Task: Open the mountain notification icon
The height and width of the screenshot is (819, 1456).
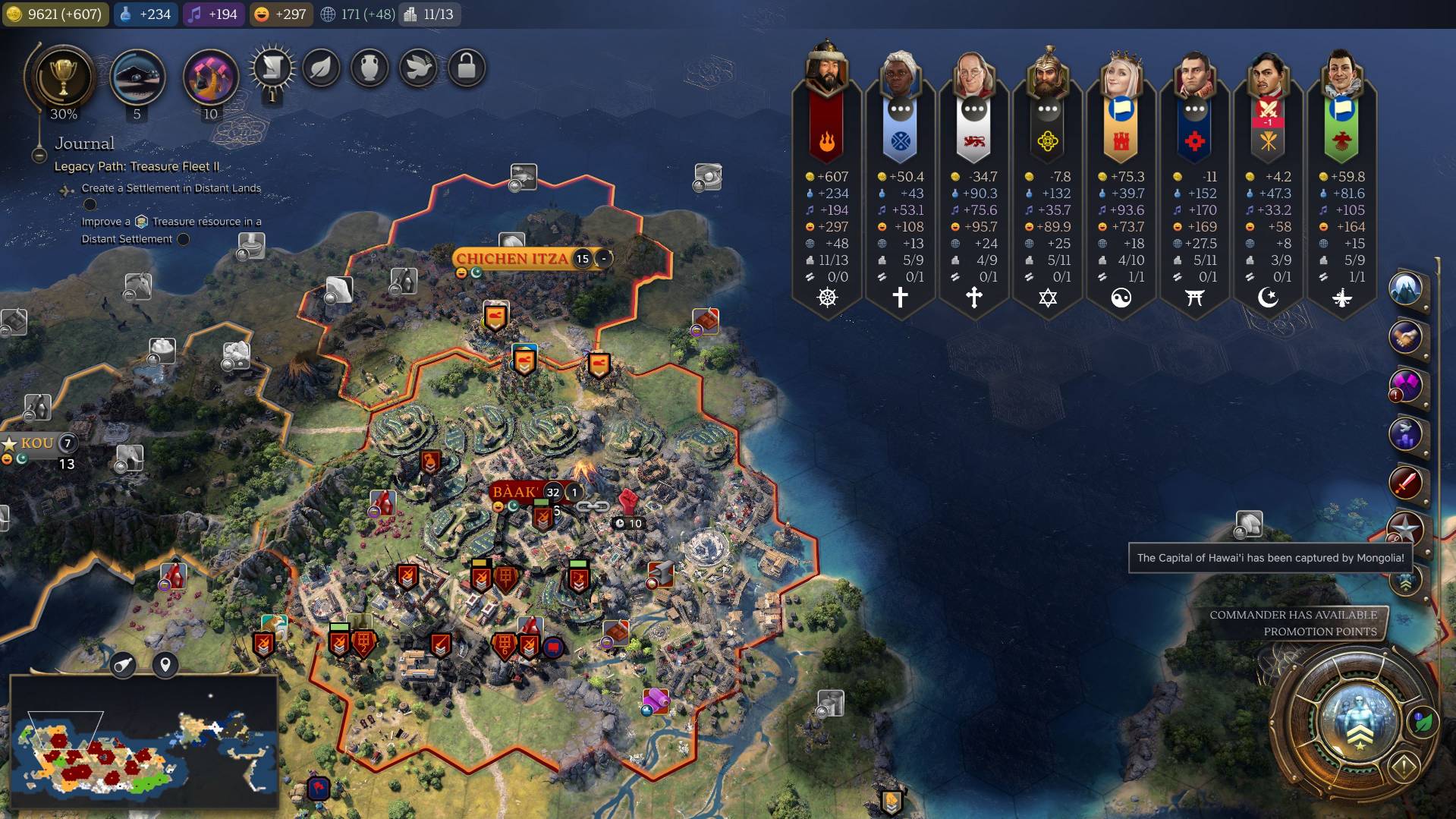Action: (x=1405, y=289)
